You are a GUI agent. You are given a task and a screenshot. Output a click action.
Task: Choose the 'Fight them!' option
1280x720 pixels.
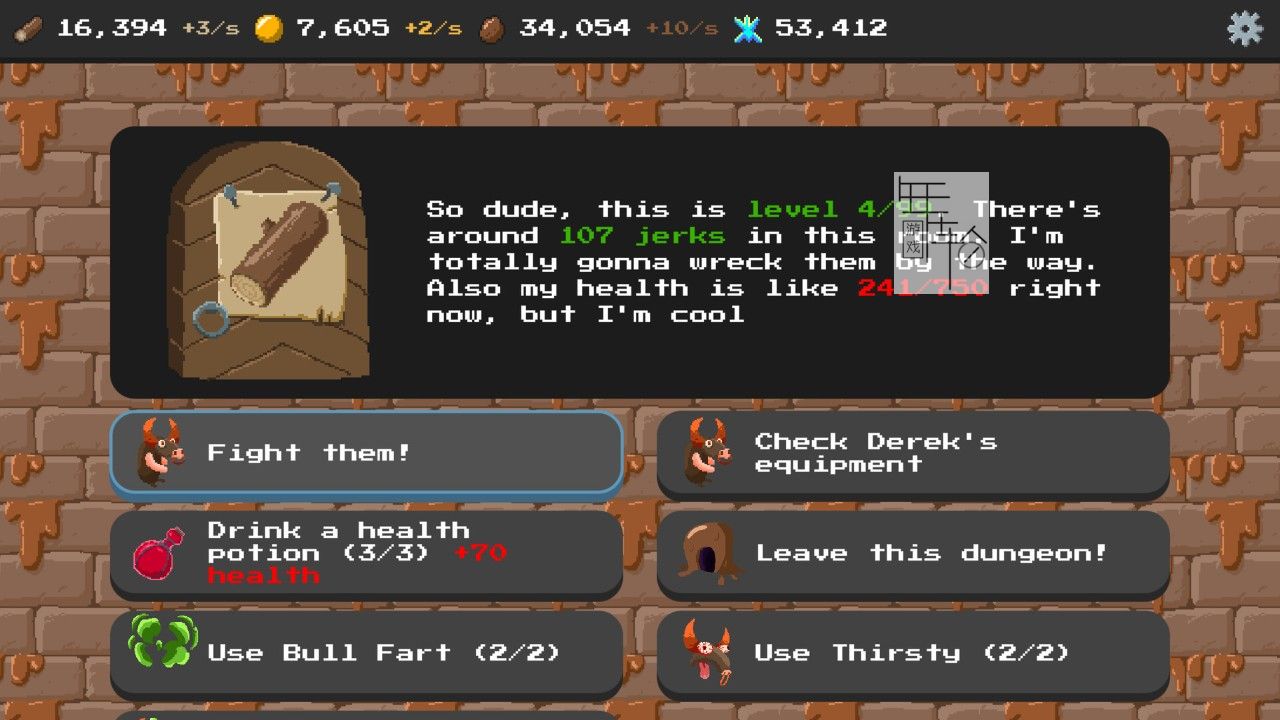pos(366,453)
